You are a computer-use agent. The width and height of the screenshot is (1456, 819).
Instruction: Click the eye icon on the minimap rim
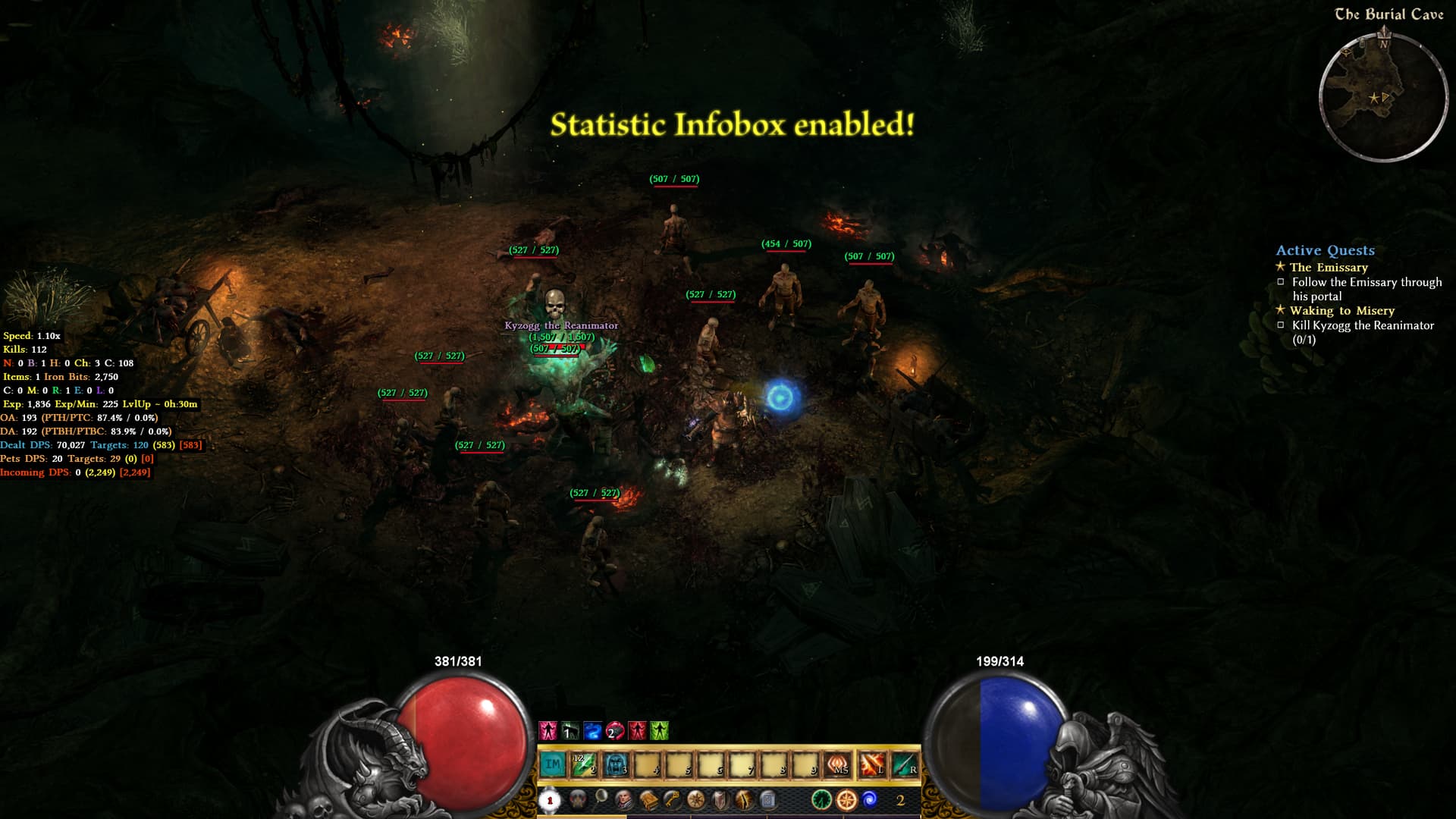(x=1347, y=52)
